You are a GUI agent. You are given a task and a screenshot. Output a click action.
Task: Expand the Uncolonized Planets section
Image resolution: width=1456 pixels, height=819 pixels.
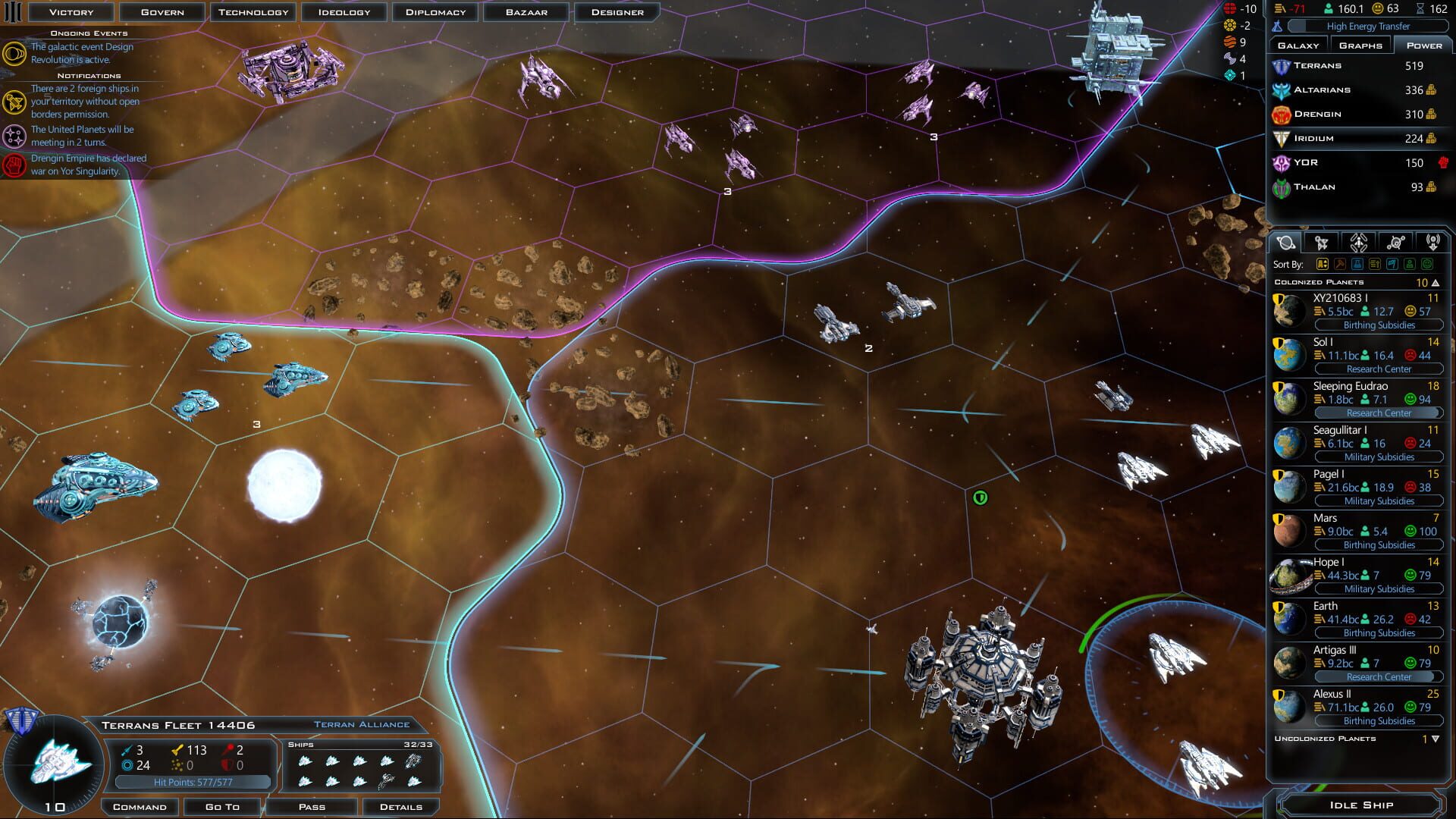[1437, 737]
